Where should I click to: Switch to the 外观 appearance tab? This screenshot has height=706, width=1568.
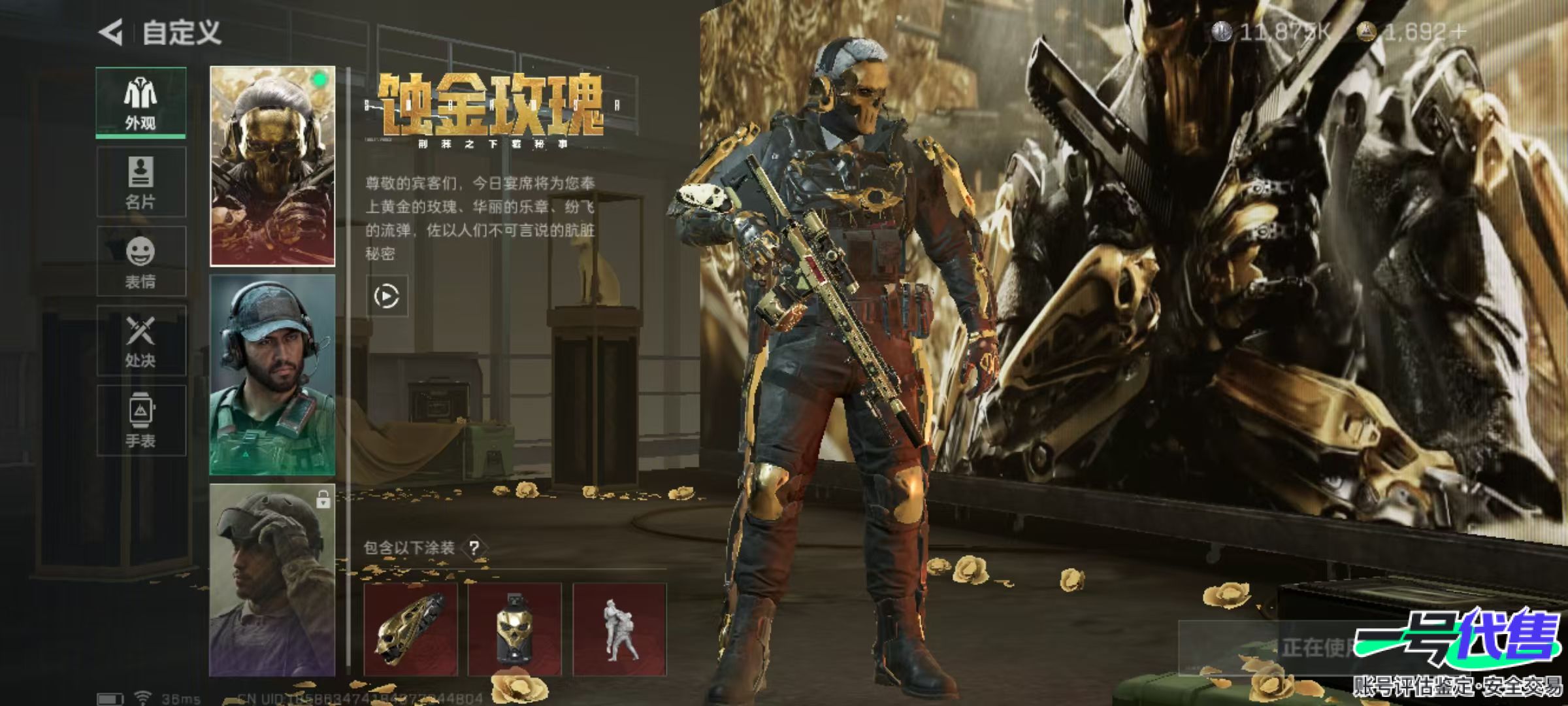pos(141,103)
